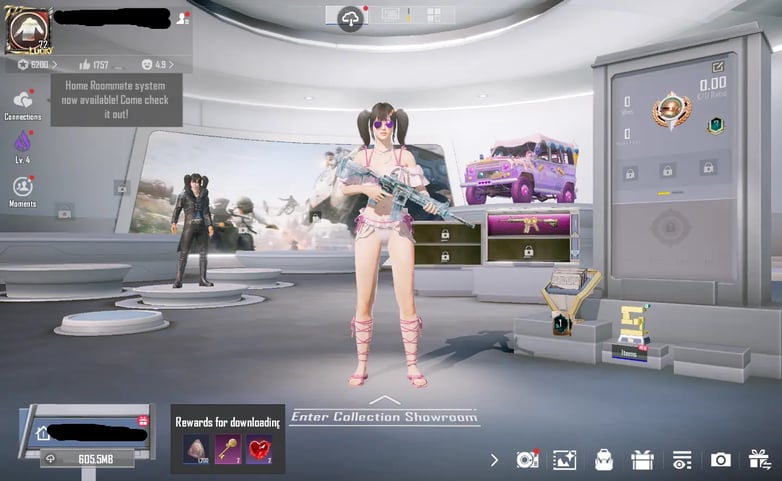
Task: Open the sparkle picture wallpaper icon
Action: point(564,460)
